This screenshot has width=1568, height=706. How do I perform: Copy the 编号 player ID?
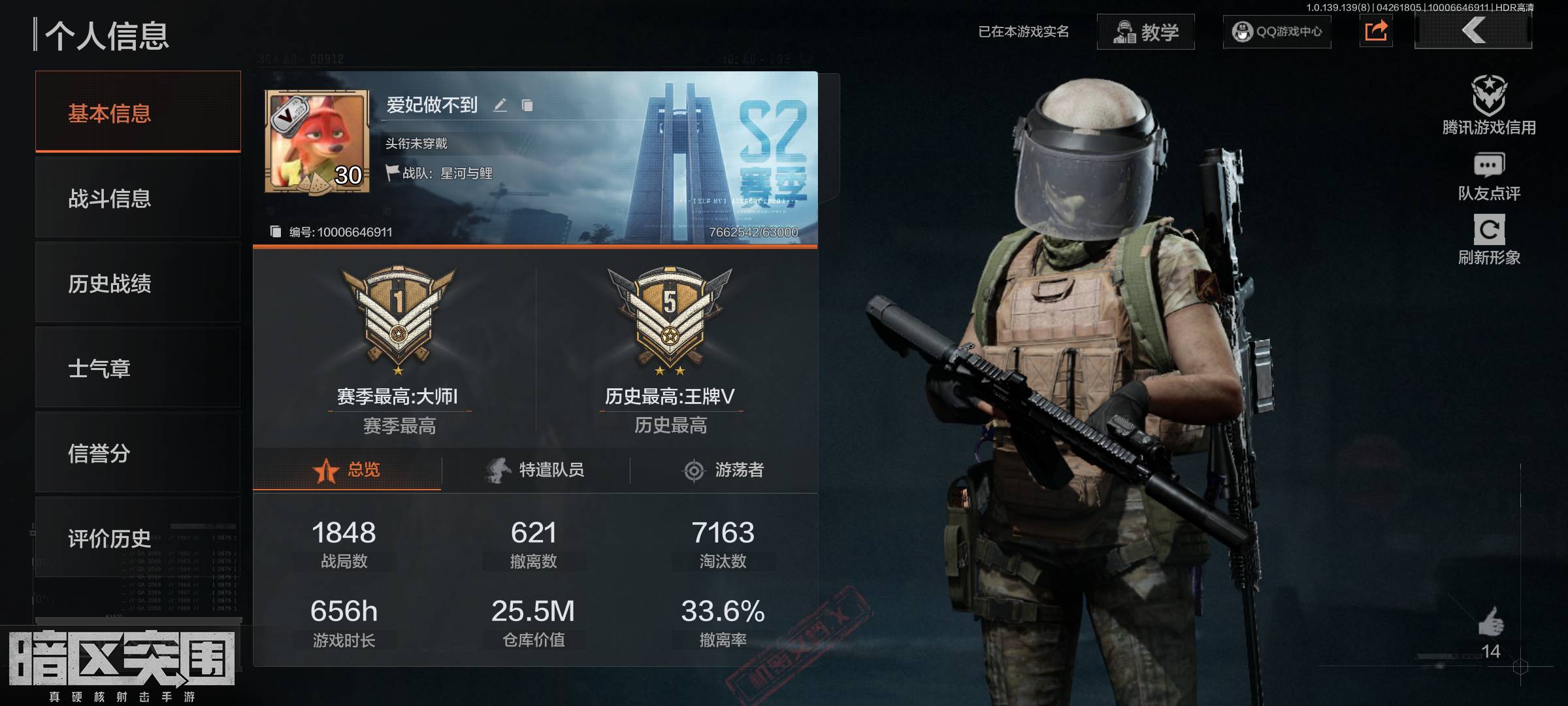276,232
